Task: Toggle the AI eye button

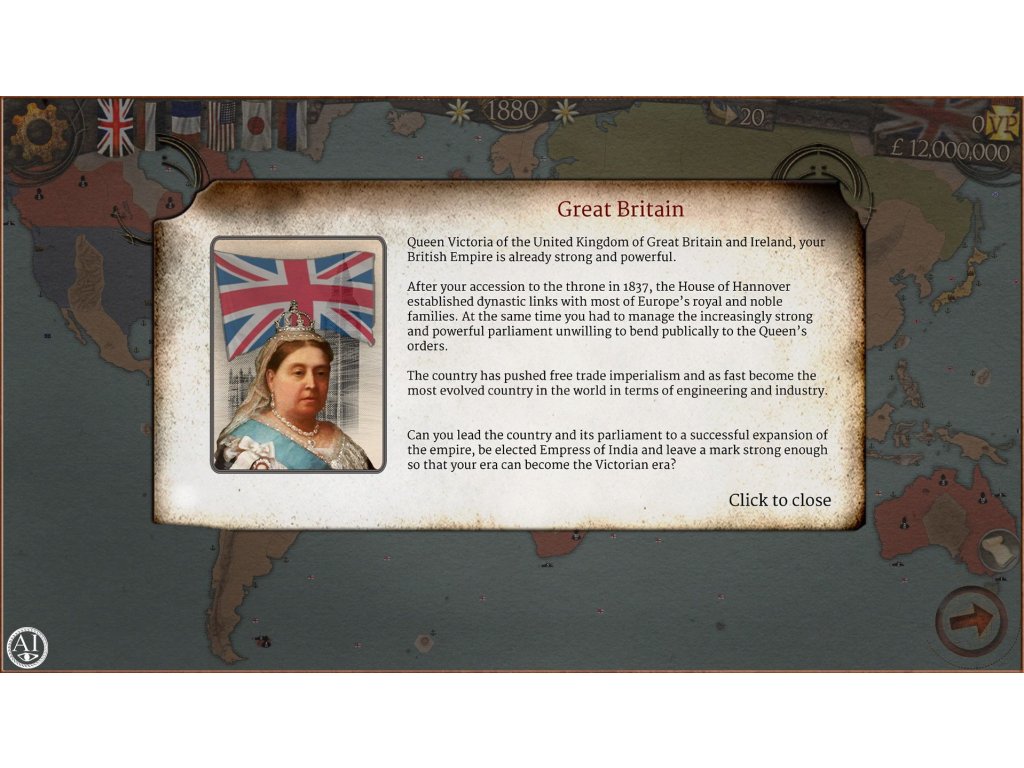Action: (x=27, y=647)
